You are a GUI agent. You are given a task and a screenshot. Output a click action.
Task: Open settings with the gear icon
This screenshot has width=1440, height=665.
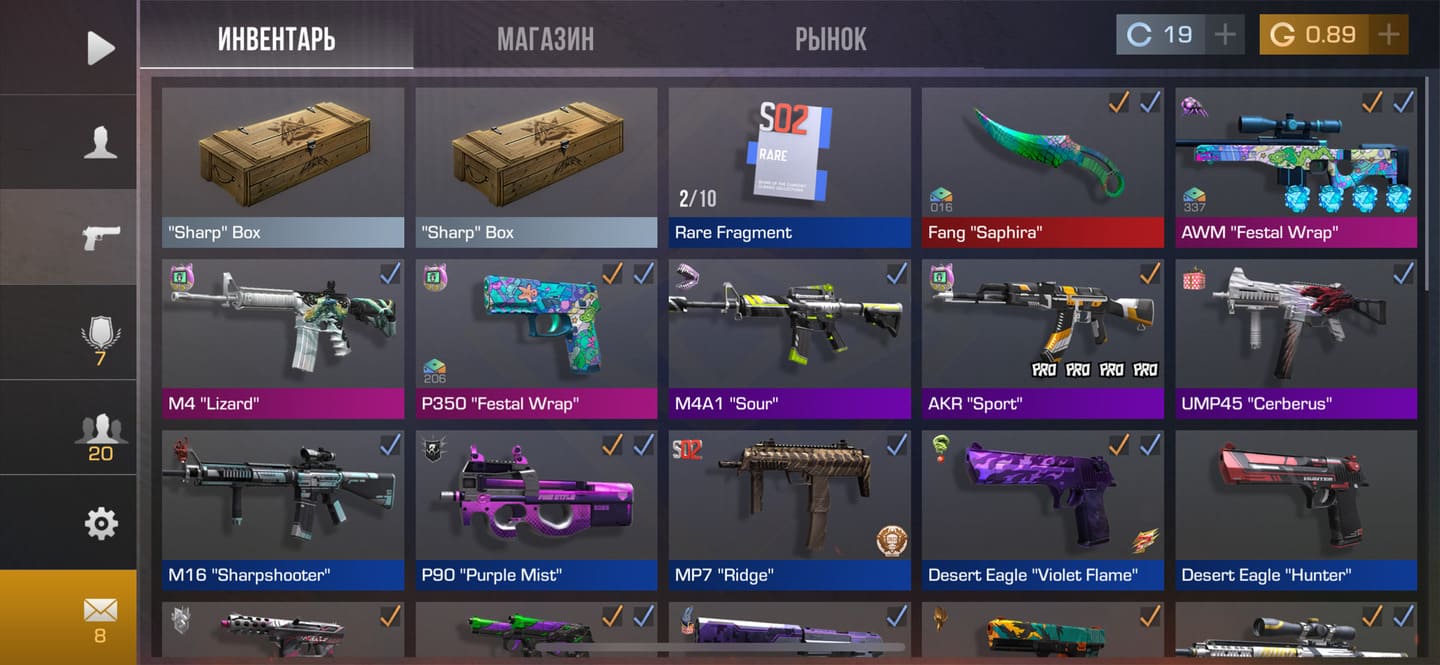tap(100, 523)
